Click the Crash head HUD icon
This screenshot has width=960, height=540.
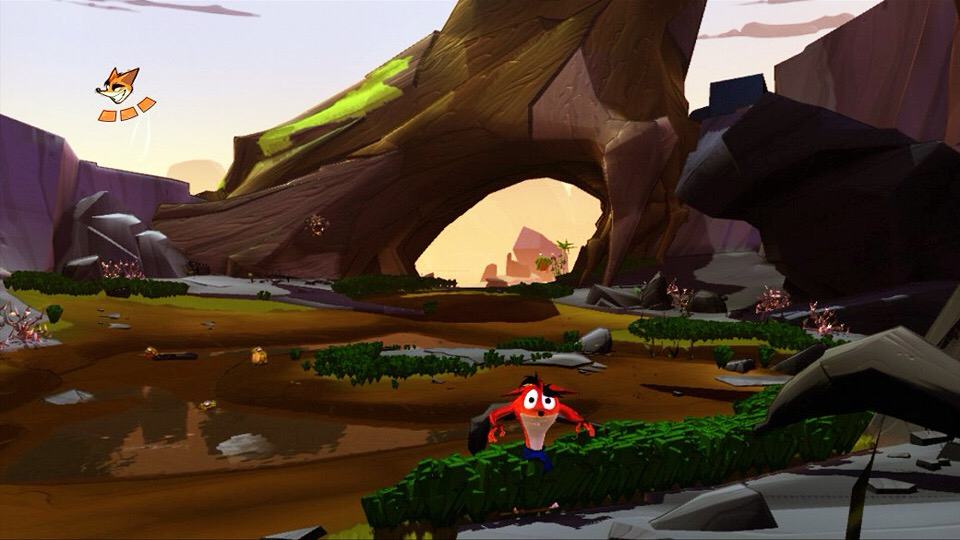pos(117,86)
